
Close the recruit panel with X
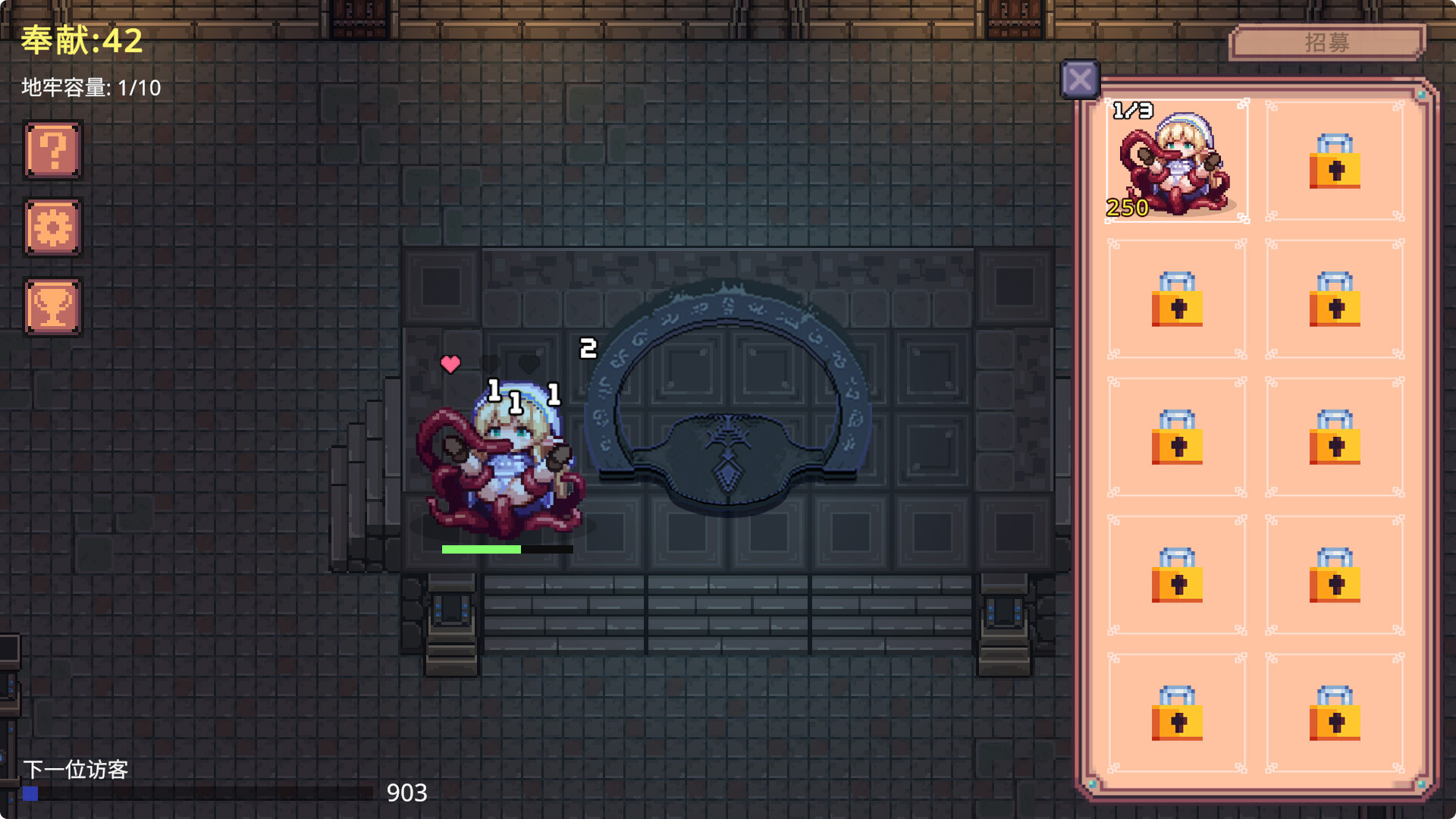[1080, 80]
